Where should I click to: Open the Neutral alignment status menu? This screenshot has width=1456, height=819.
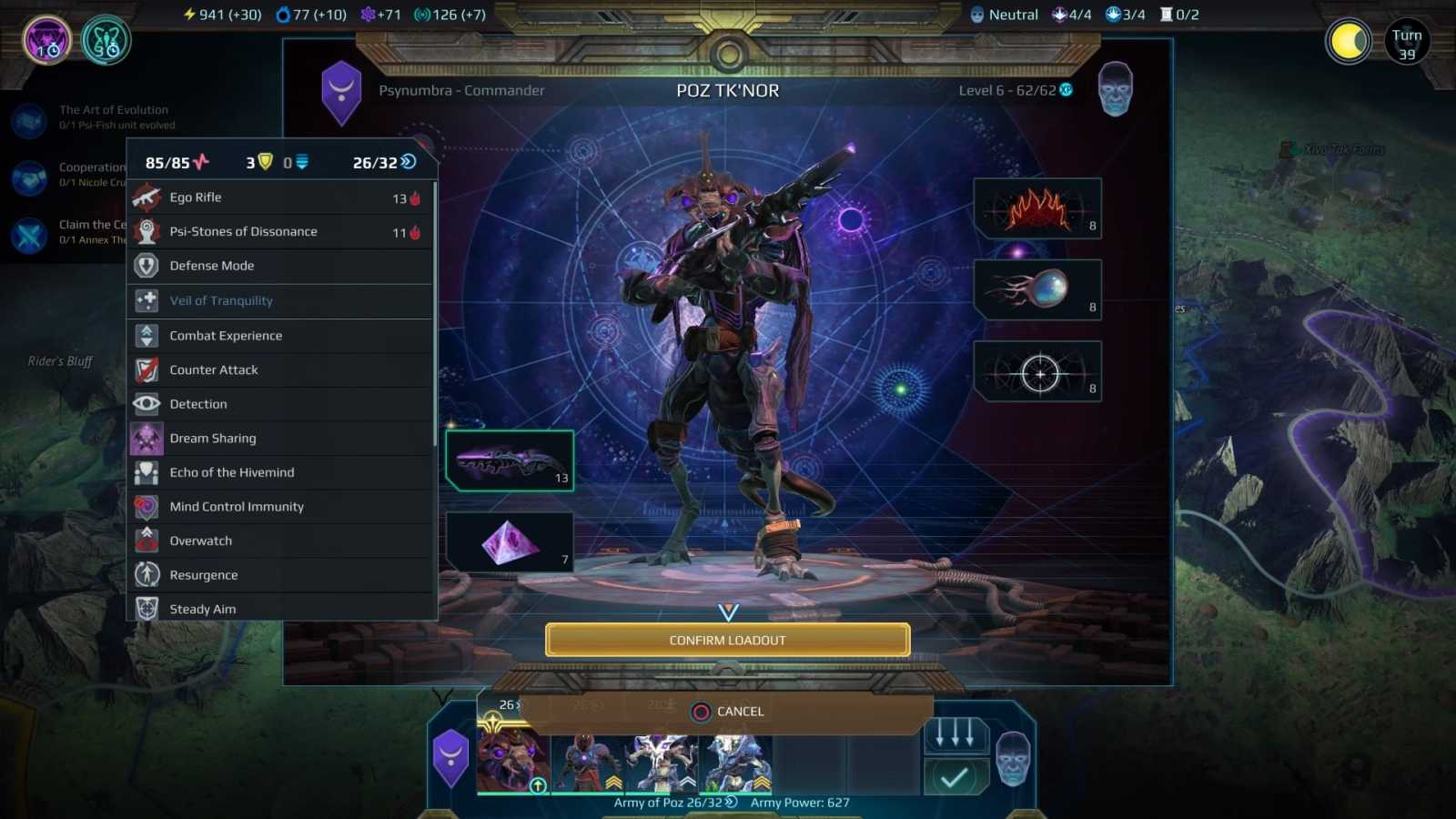tap(1006, 14)
